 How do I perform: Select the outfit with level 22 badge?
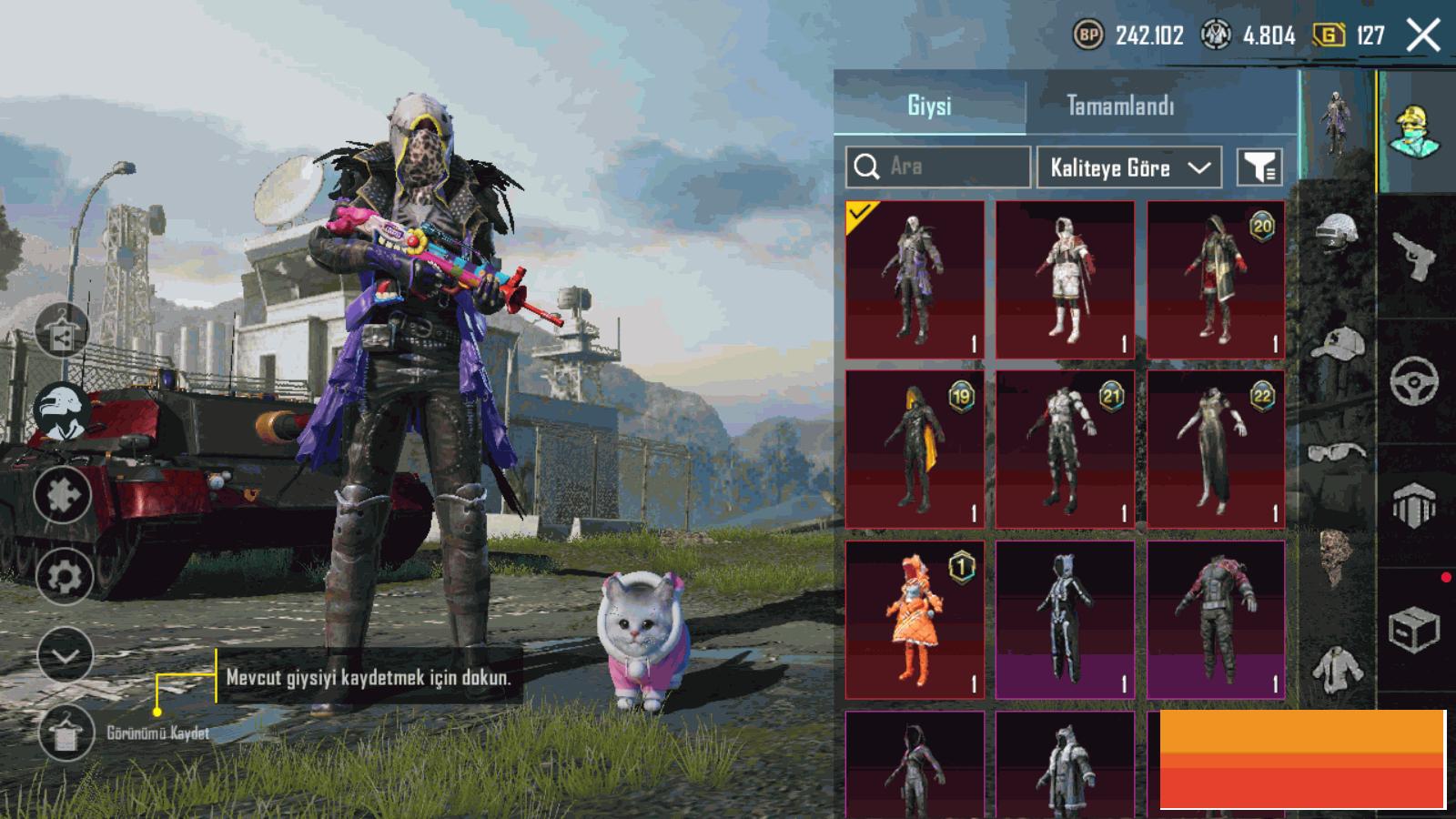(1216, 449)
